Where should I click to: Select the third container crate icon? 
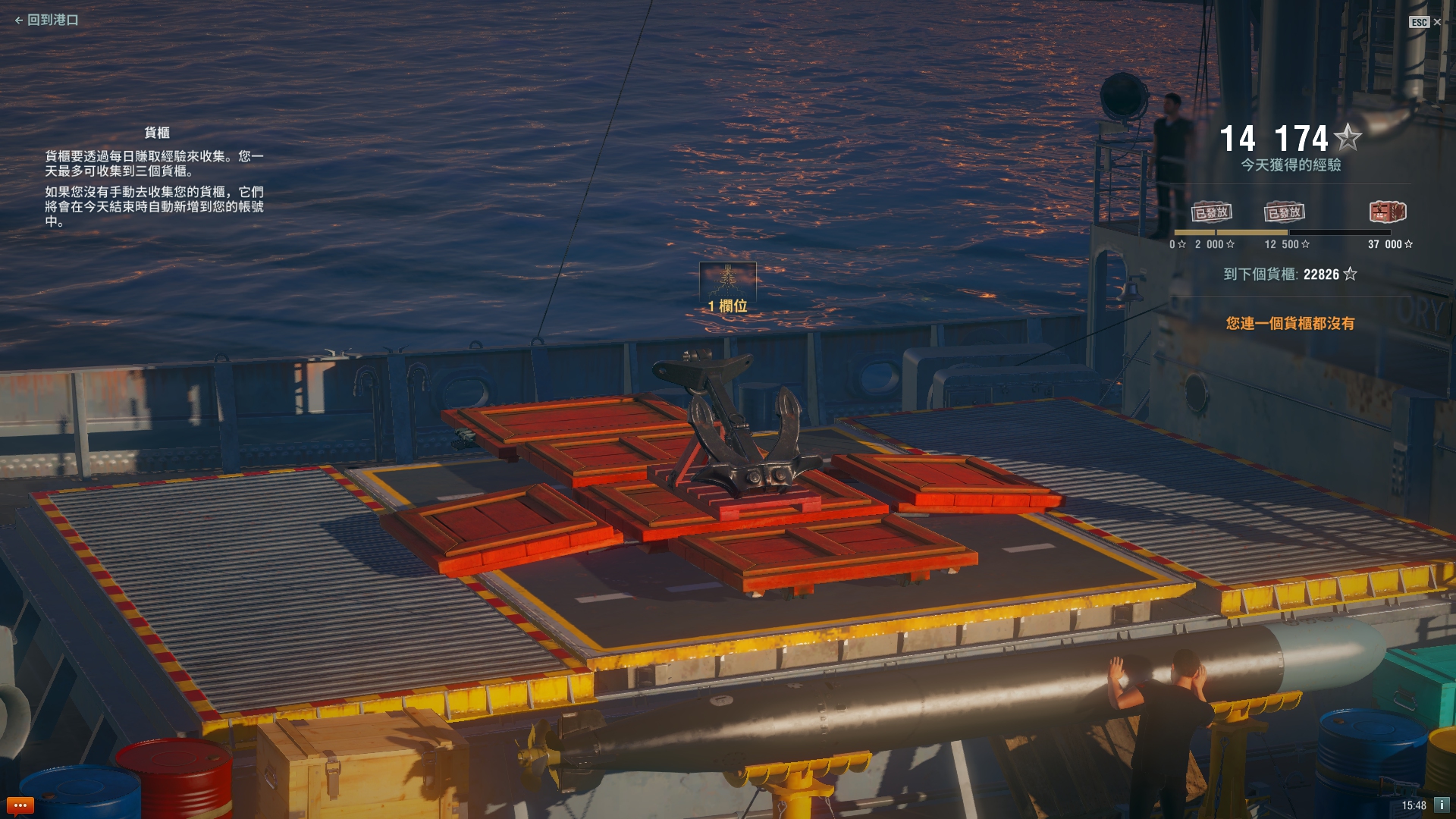click(x=1388, y=212)
